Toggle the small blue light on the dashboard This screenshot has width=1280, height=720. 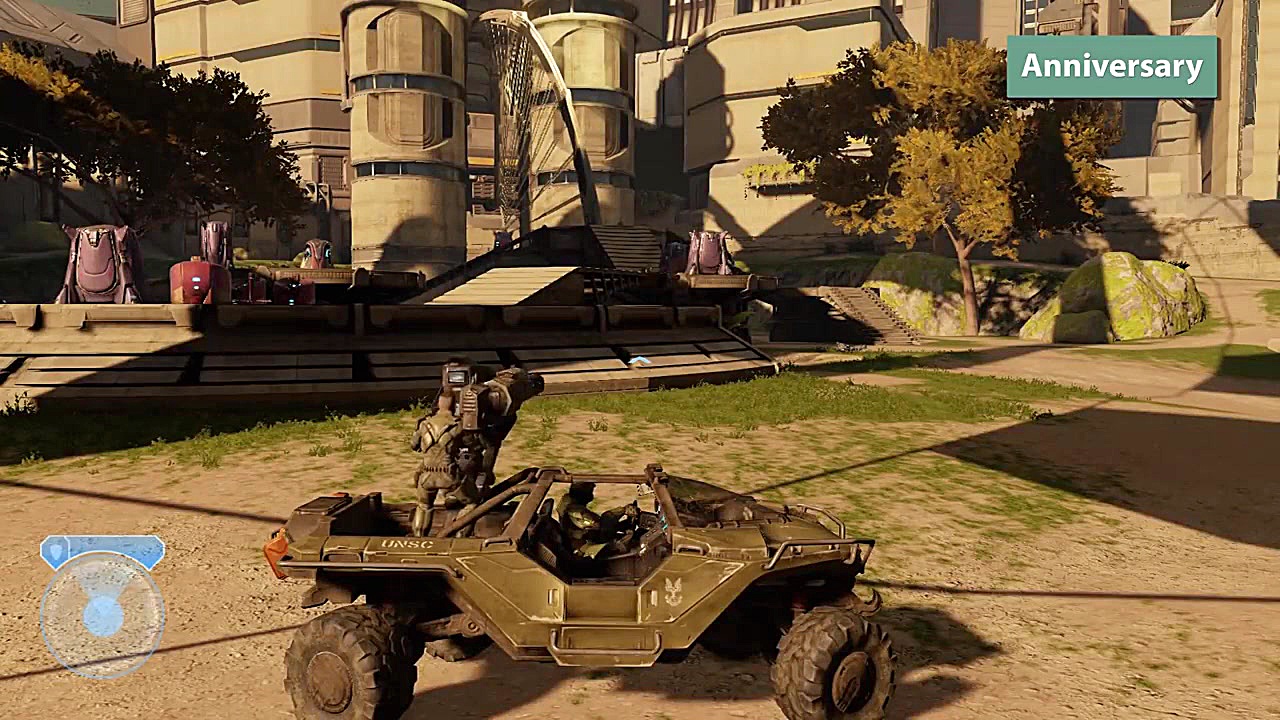(x=663, y=524)
